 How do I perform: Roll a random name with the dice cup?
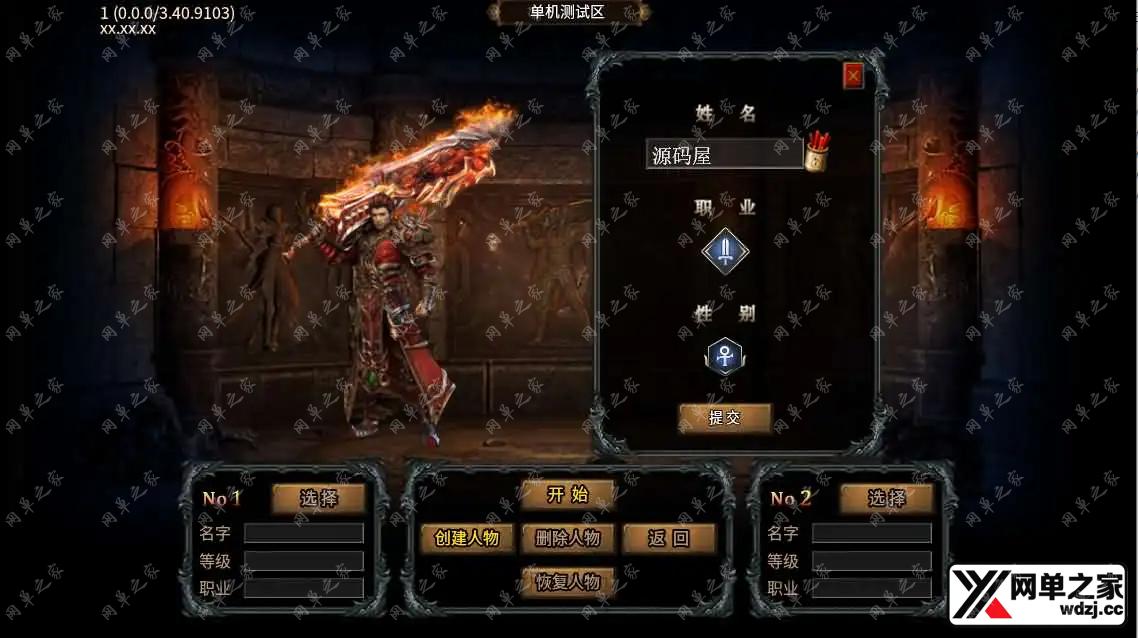tap(817, 152)
